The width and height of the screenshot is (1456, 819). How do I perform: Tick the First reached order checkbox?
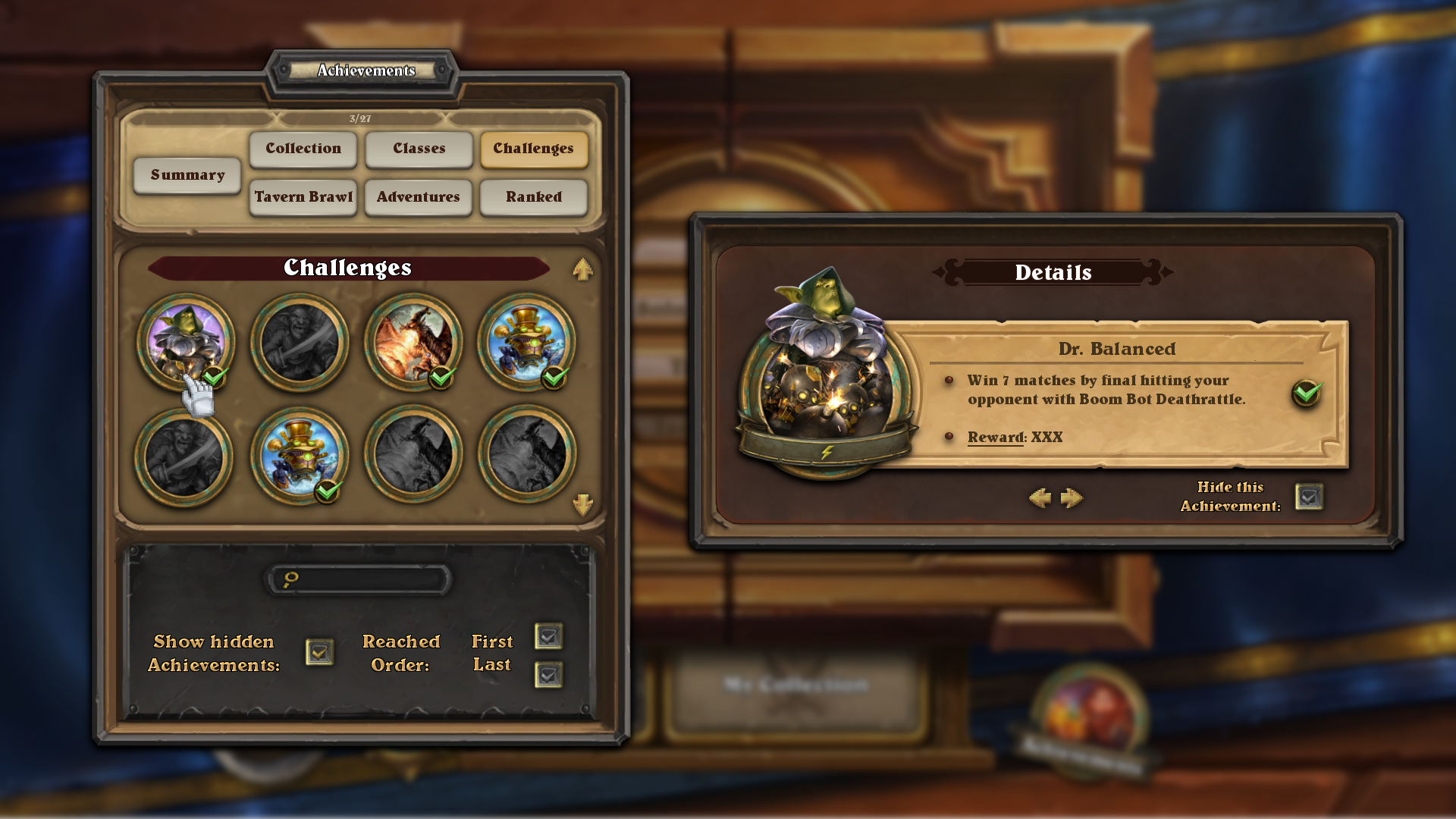click(x=548, y=636)
